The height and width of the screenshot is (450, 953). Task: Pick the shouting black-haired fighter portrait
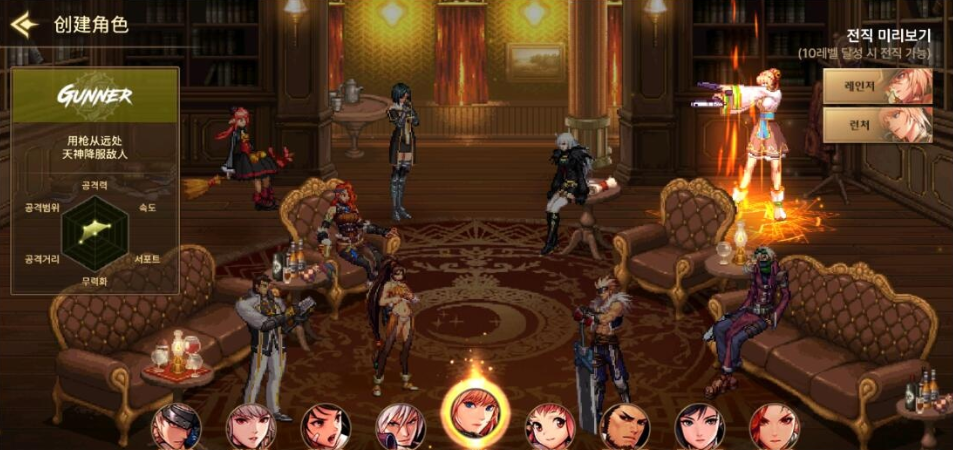click(x=326, y=428)
